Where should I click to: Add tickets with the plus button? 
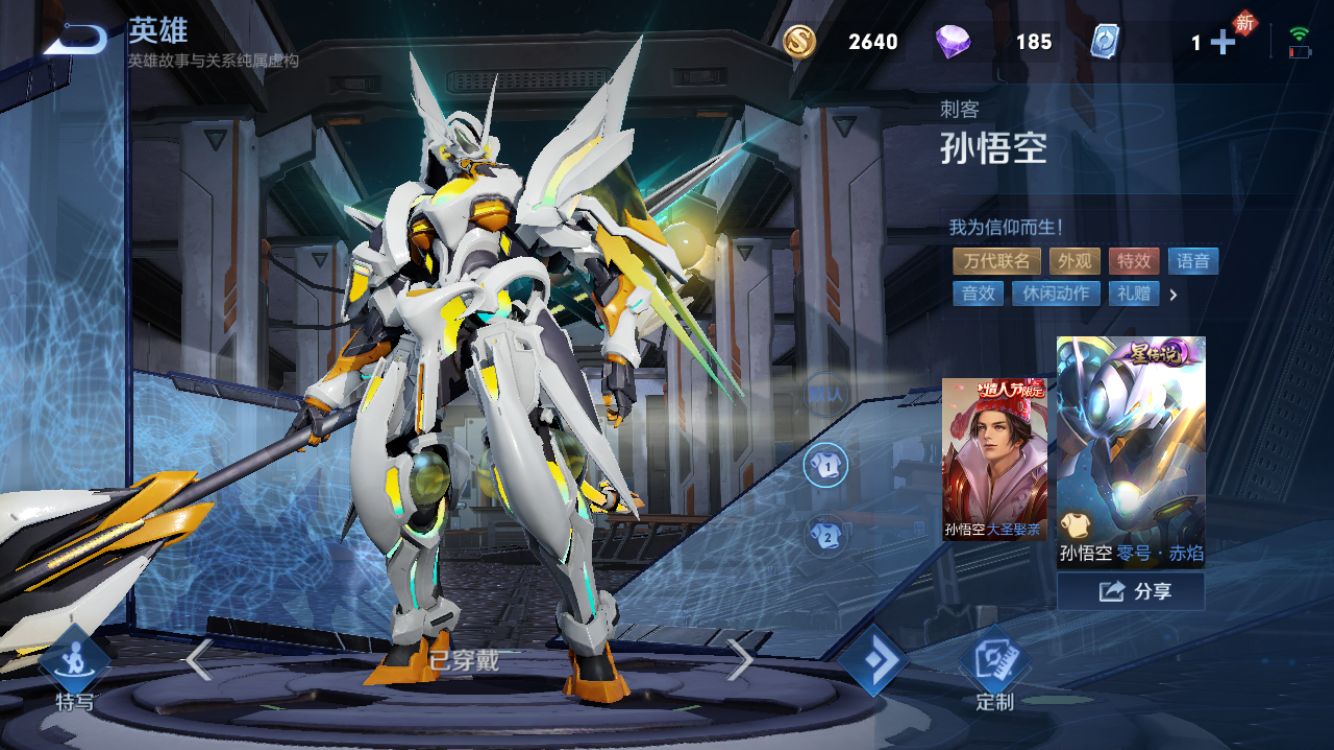coord(1223,42)
